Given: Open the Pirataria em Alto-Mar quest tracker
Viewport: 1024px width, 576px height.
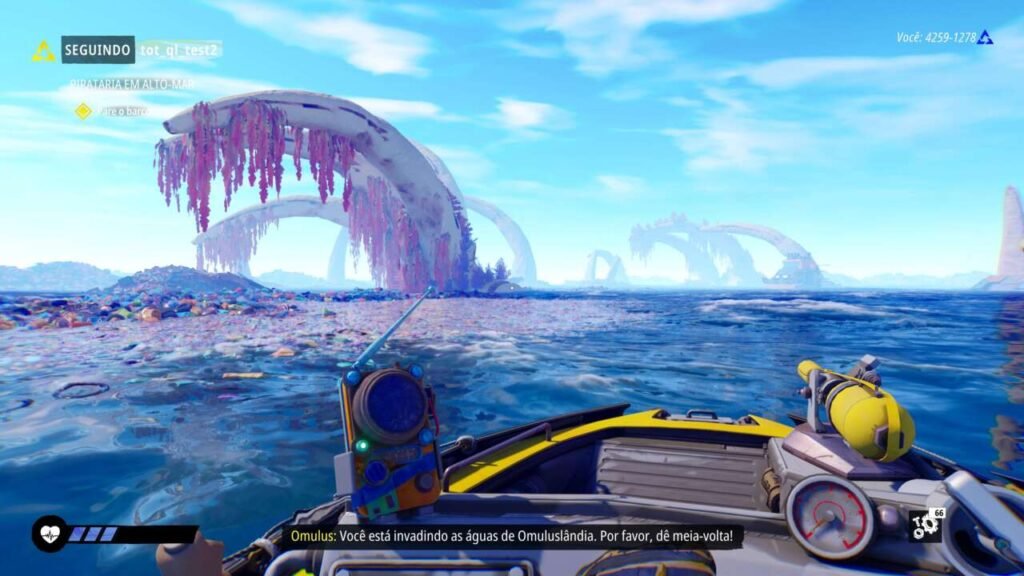Looking at the screenshot, I should (132, 85).
